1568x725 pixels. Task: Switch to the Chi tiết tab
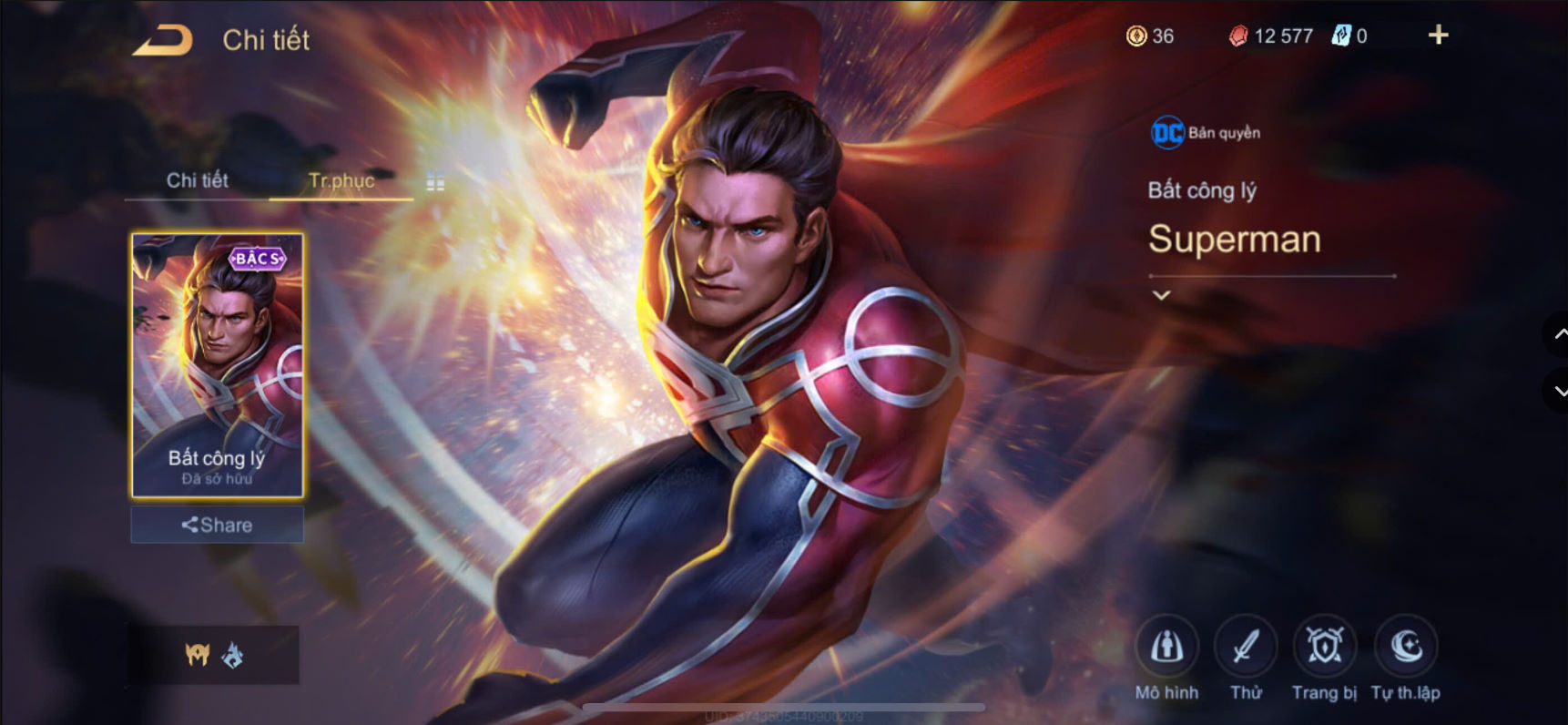pos(197,181)
